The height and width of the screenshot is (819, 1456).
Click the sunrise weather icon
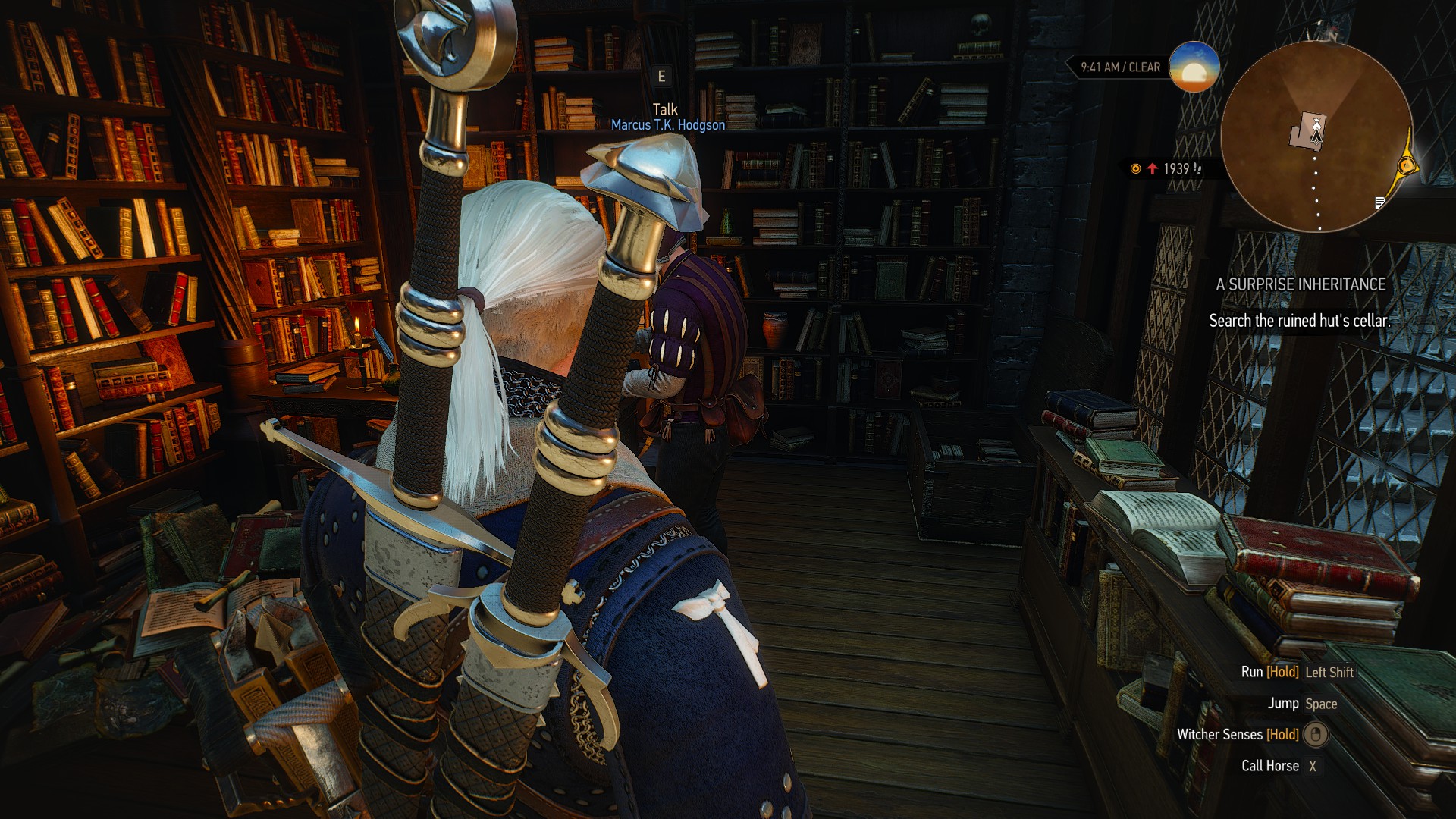click(1194, 67)
